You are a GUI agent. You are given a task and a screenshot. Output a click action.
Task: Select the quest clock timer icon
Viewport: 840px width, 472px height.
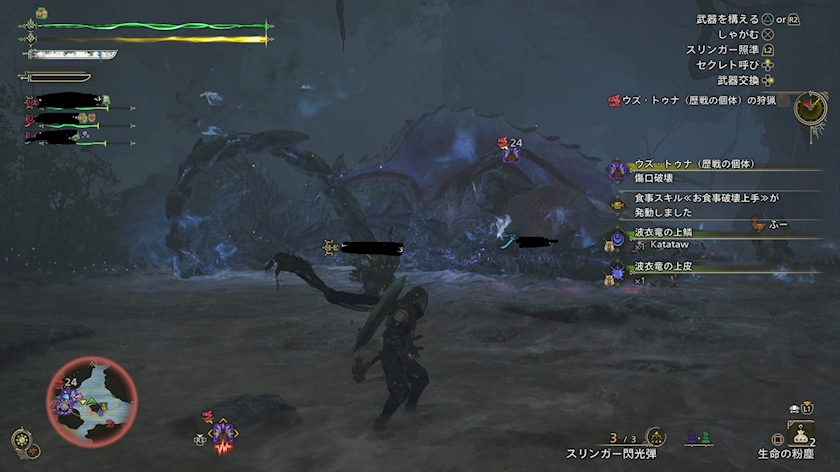(810, 107)
